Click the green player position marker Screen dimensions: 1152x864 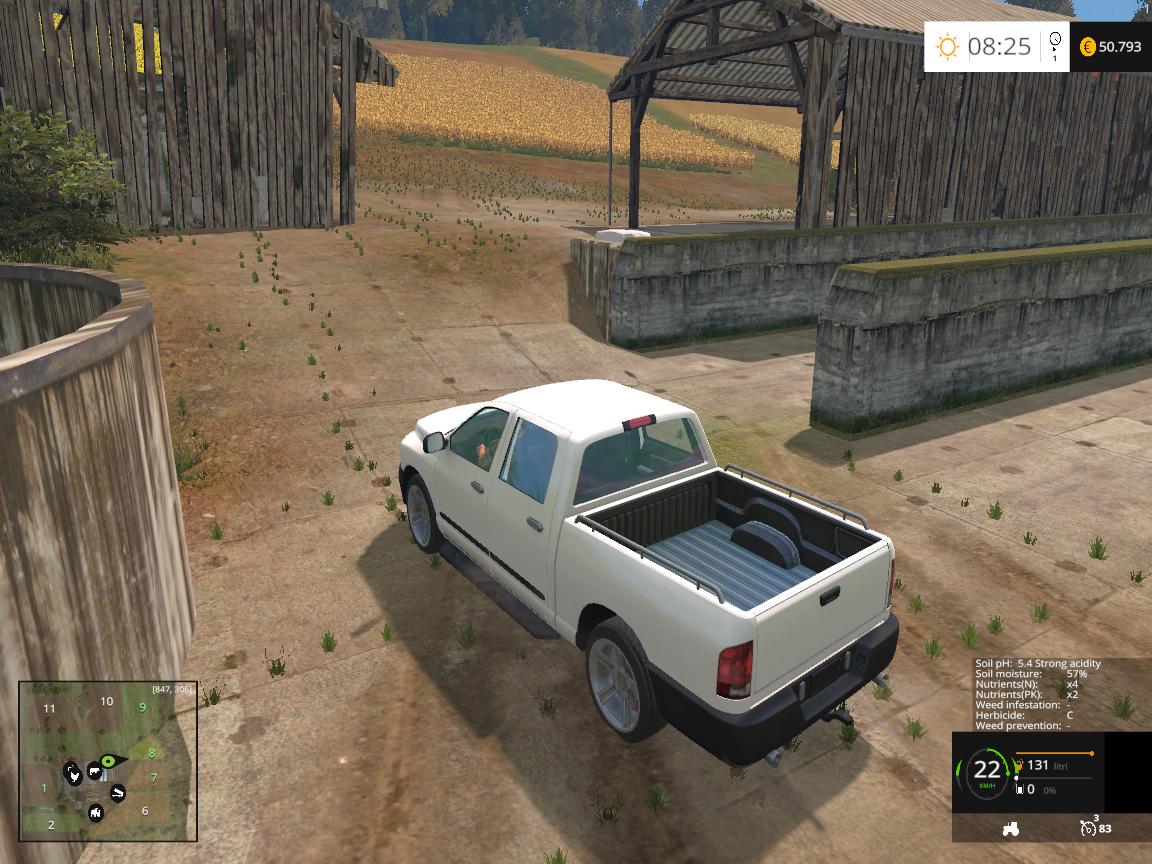coord(109,763)
